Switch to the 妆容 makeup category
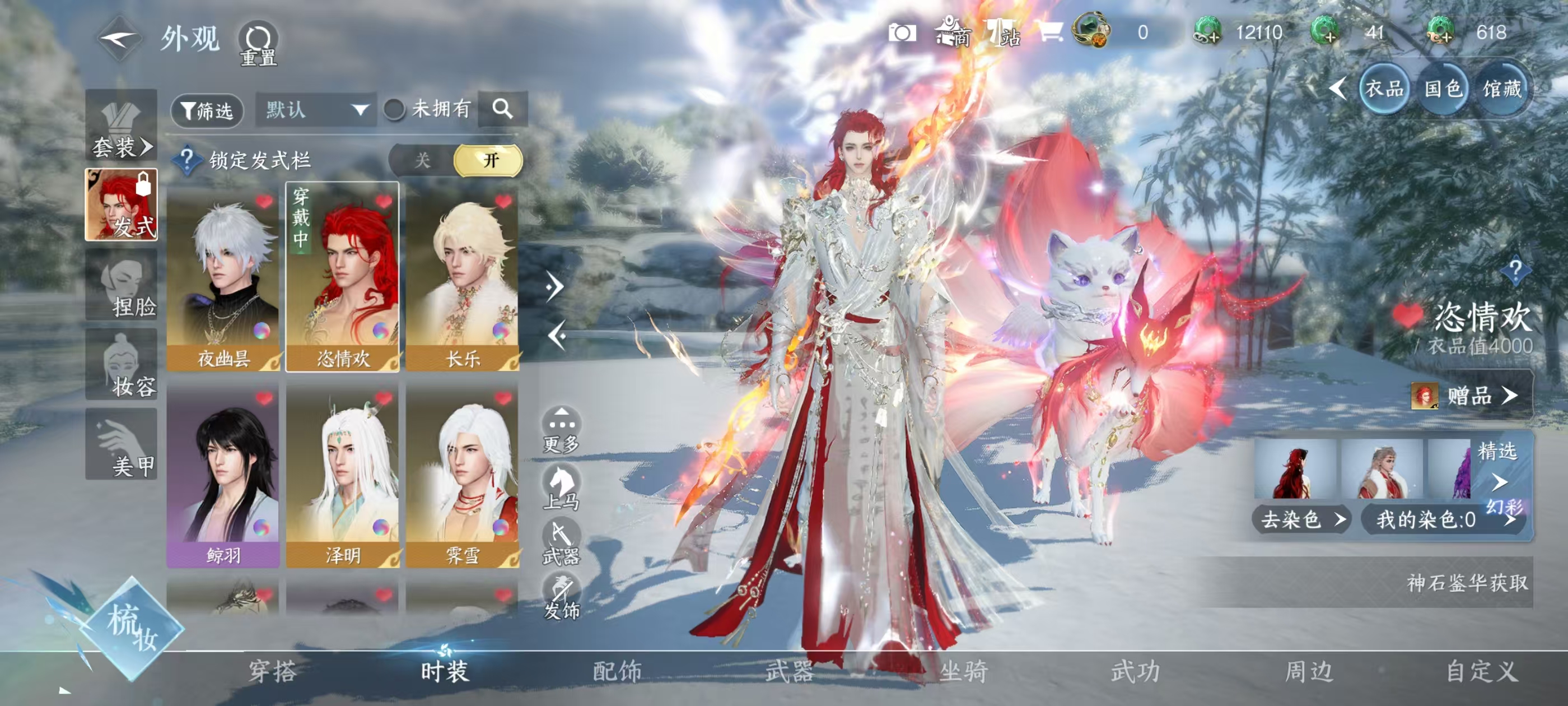Viewport: 1568px width, 706px height. click(122, 365)
